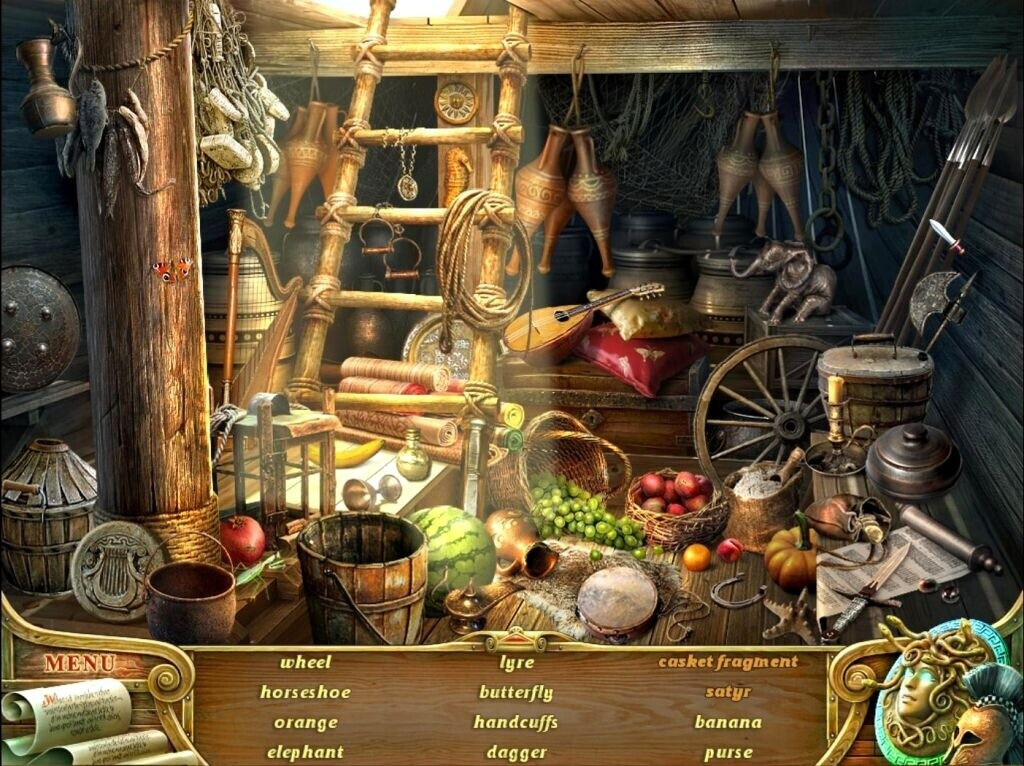
Task: Select 'purse' in the item list
Action: click(x=727, y=752)
